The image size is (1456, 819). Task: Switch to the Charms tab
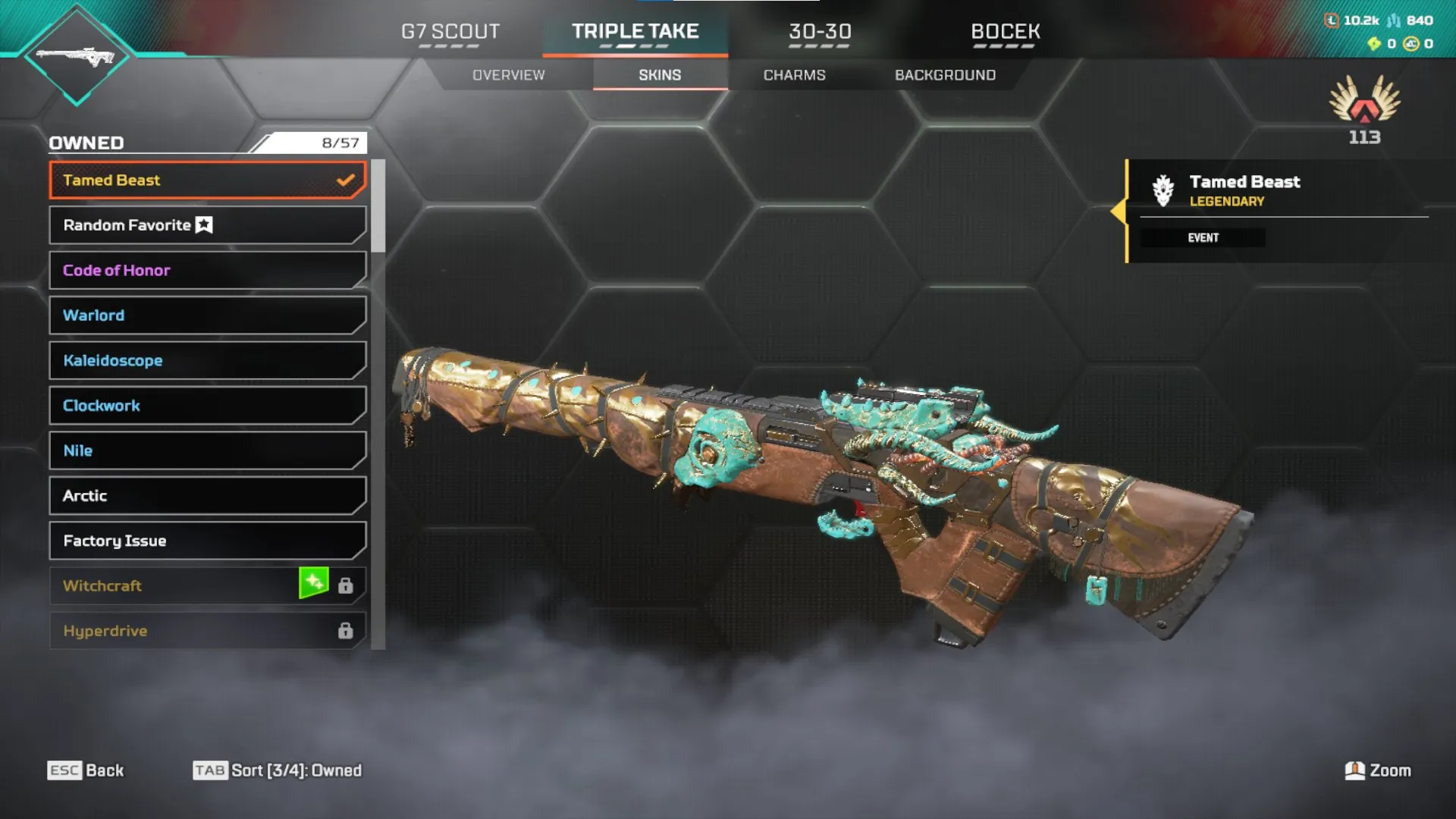click(795, 74)
